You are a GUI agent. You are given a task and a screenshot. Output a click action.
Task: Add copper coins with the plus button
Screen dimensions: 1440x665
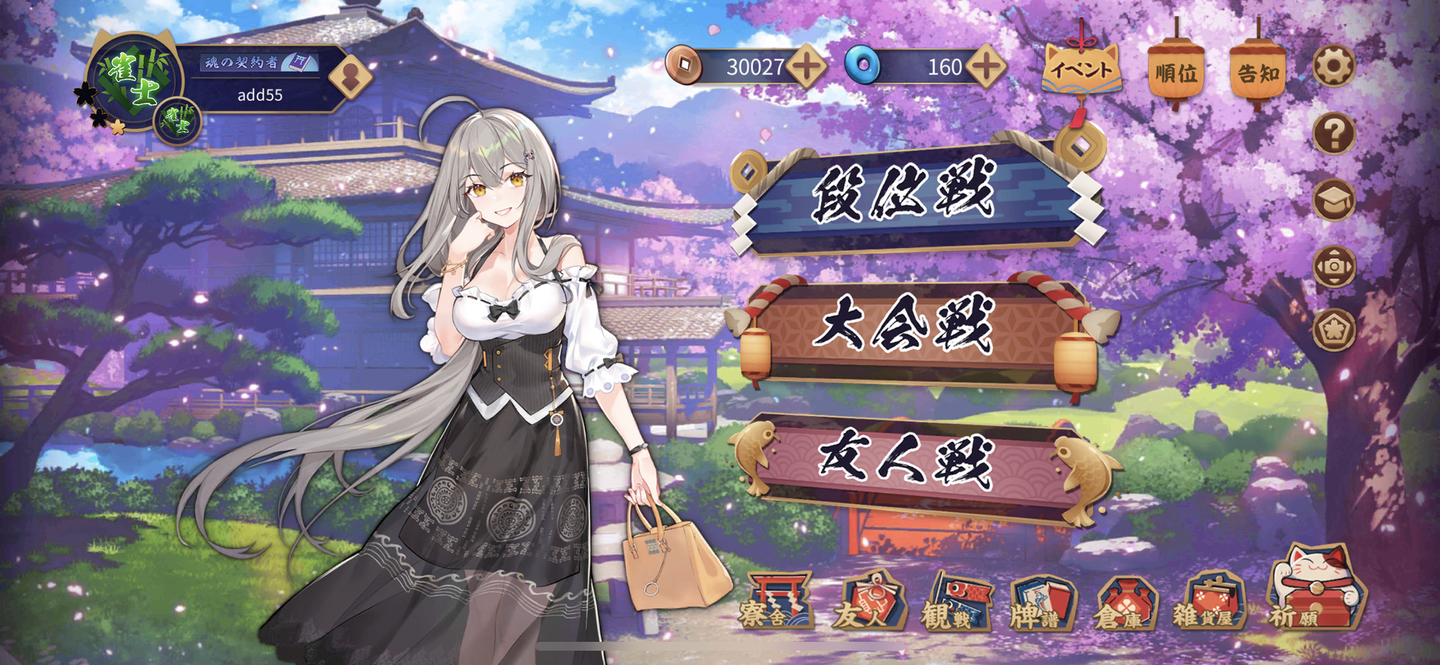tap(806, 67)
